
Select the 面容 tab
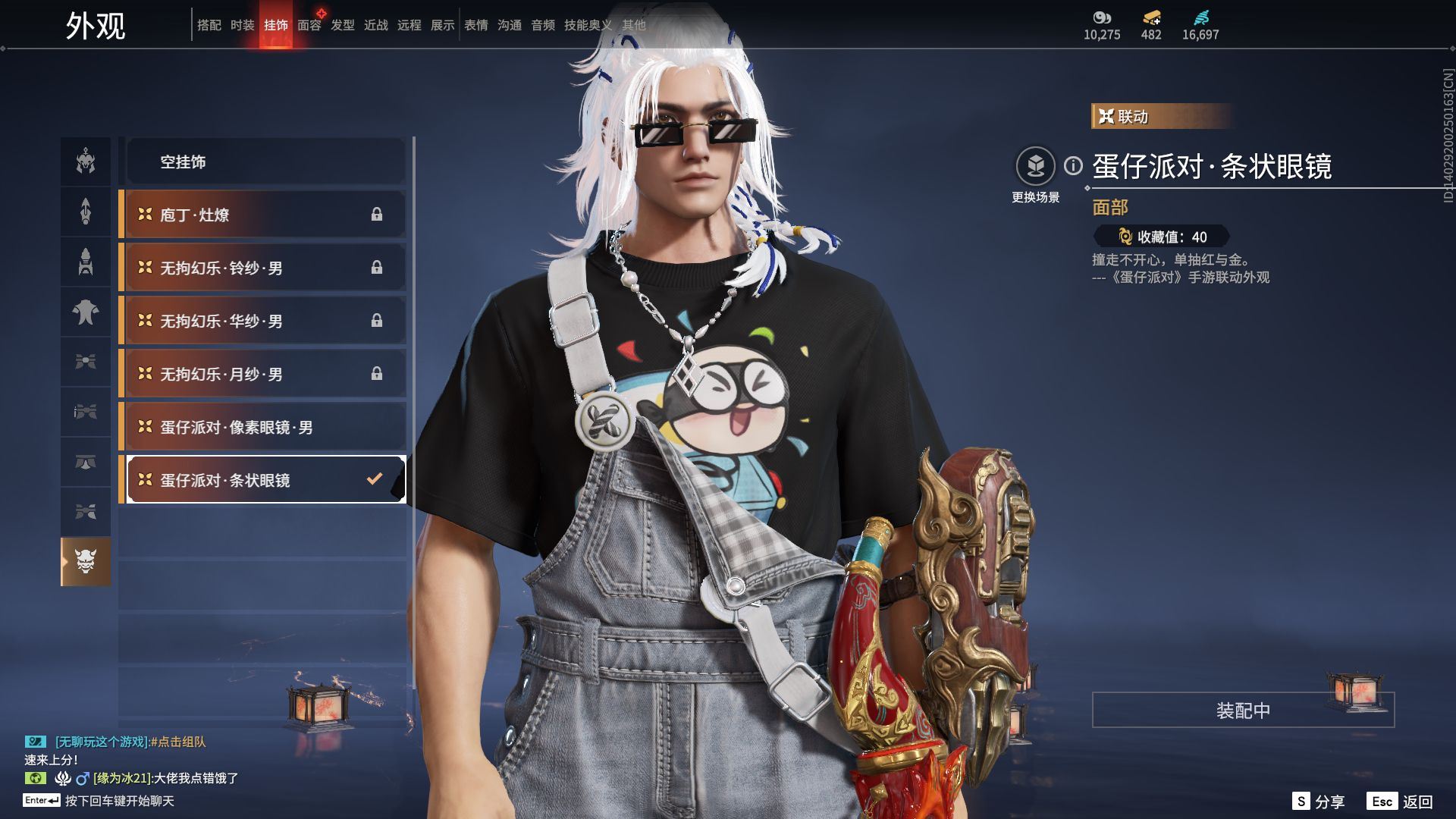click(x=309, y=25)
